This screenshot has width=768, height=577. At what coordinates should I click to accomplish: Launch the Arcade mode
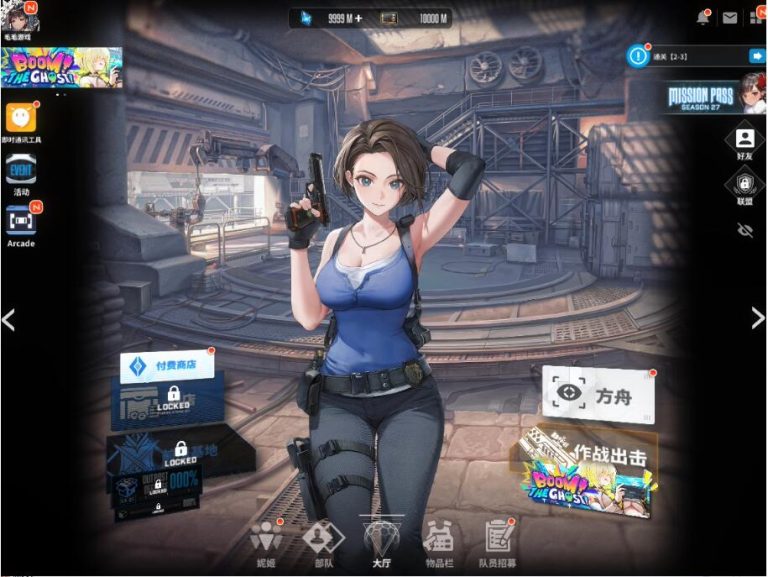21,220
